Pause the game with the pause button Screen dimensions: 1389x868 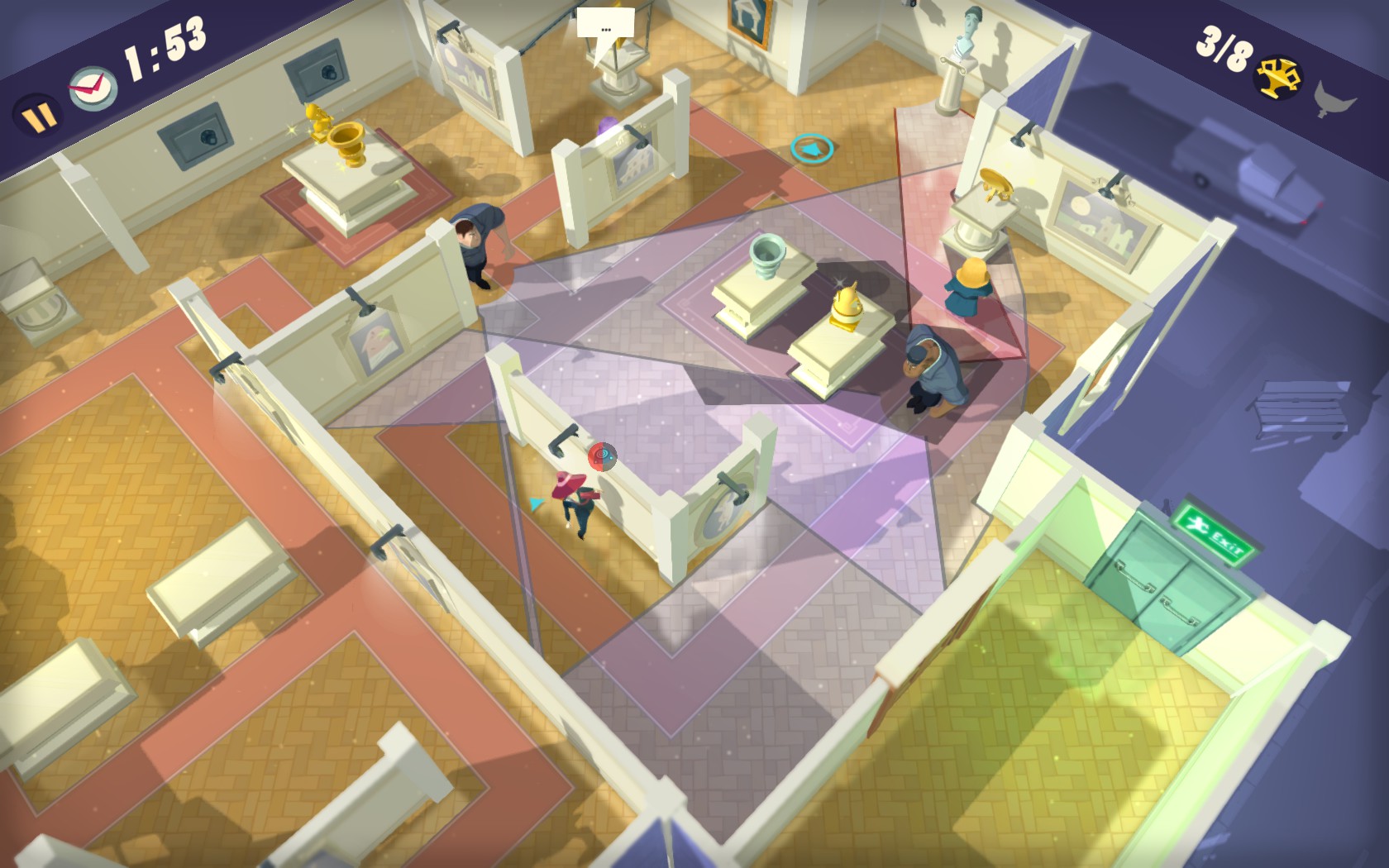click(x=36, y=117)
